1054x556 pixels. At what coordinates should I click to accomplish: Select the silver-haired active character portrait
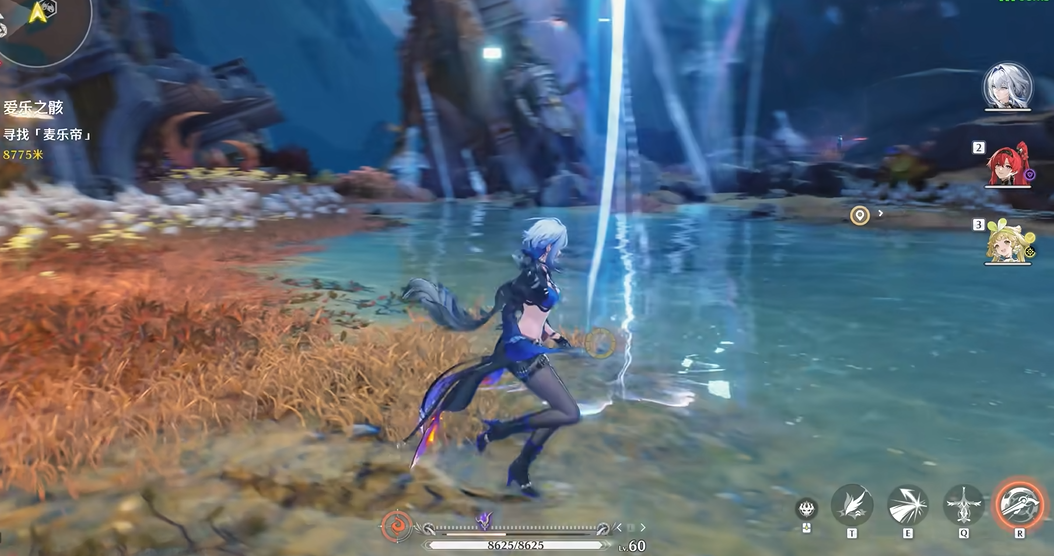1007,86
